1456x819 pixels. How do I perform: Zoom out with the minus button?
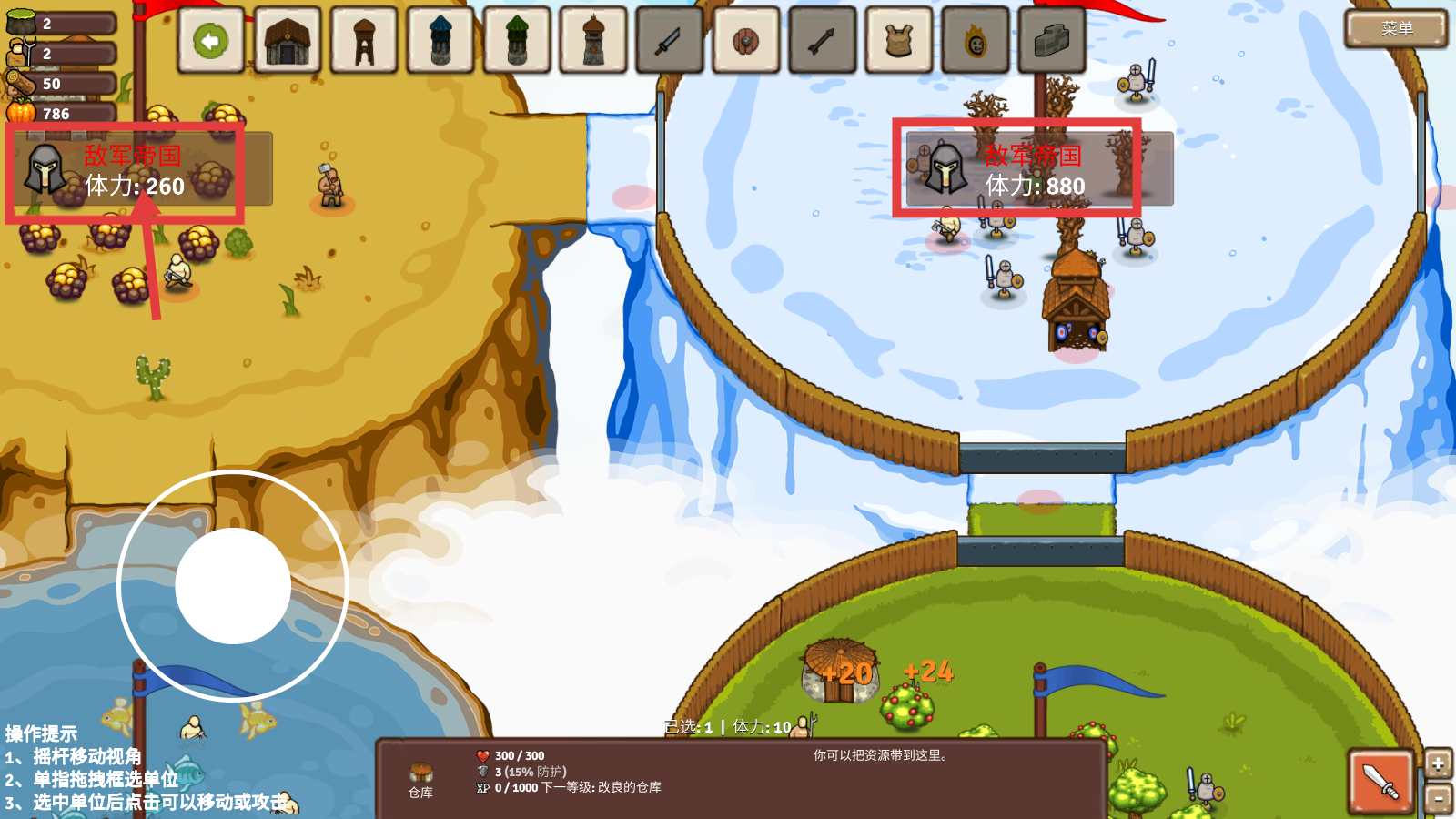[1438, 799]
